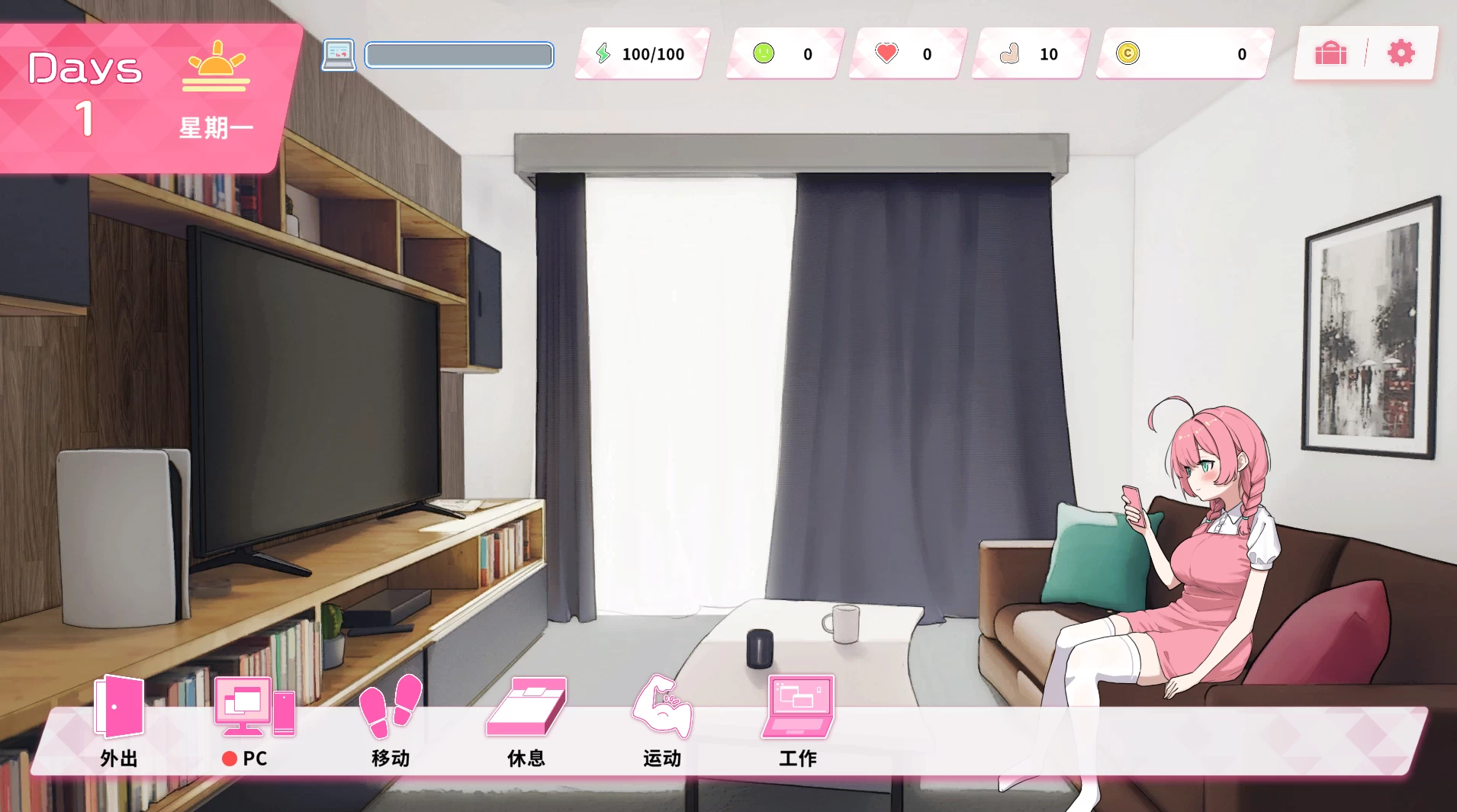Click the pink heart affection stat
The height and width of the screenshot is (812, 1457).
(x=886, y=53)
